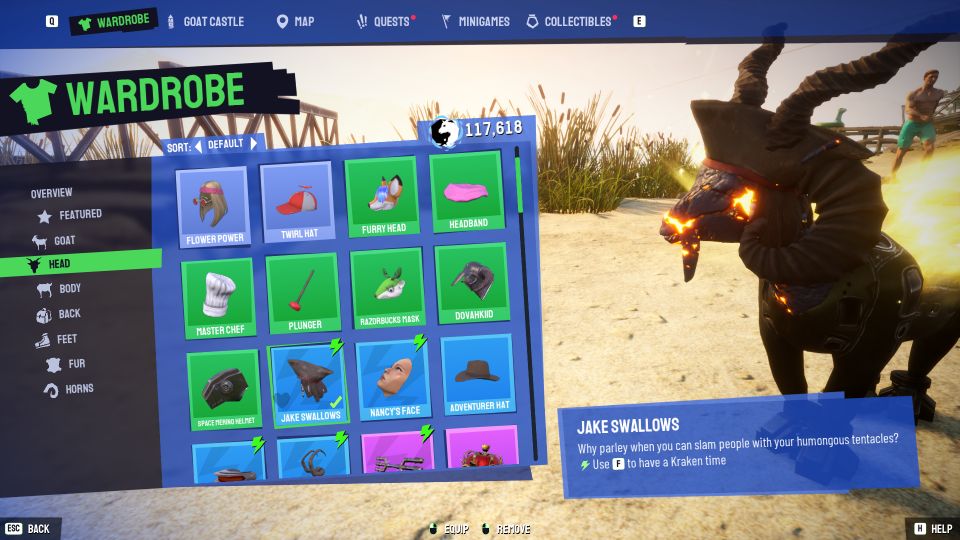
Task: Switch to the Map tab
Action: pos(295,21)
